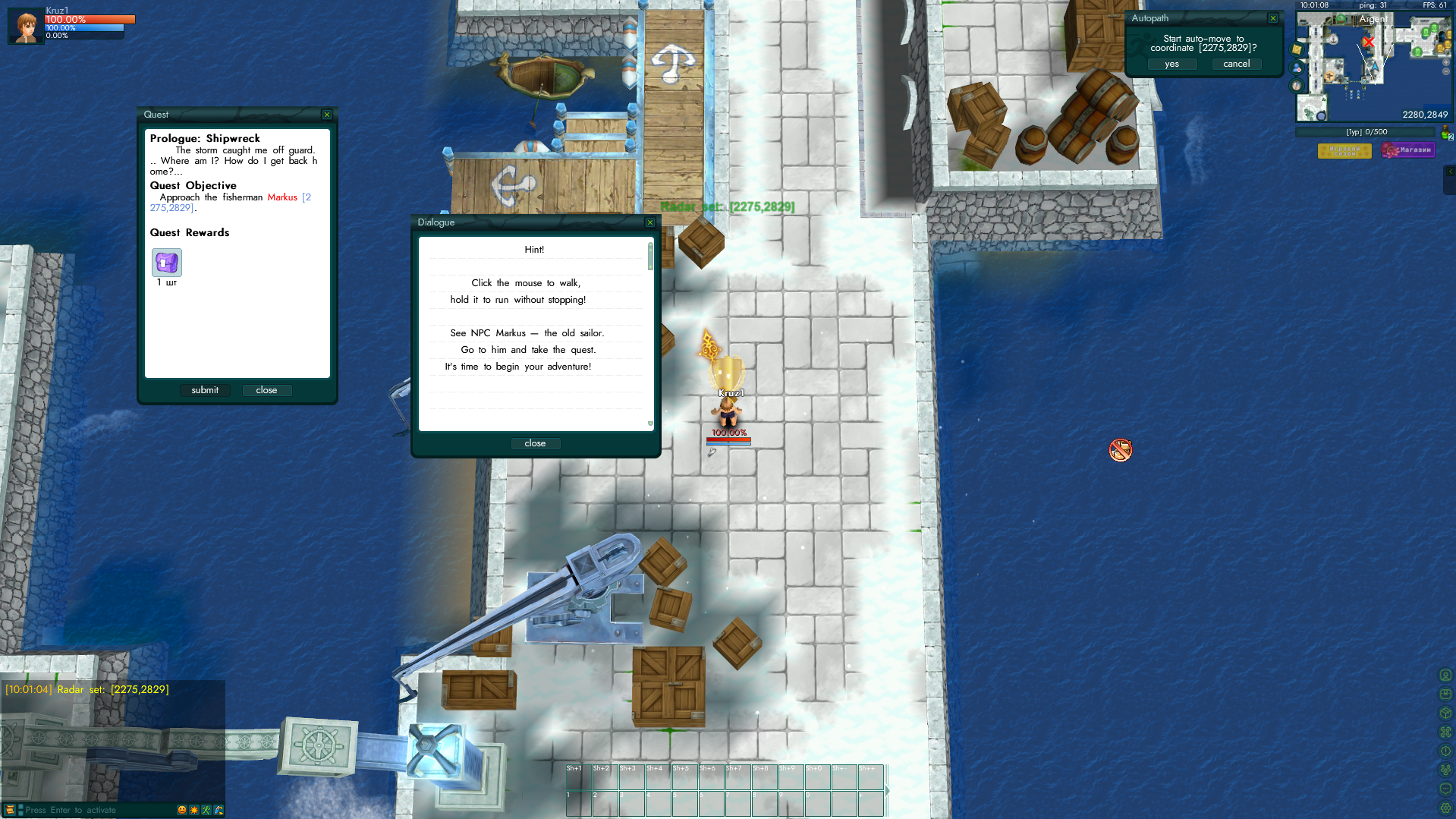Zoom out the minimap with the minus button
This screenshot has width=1456, height=819.
coord(1446,71)
